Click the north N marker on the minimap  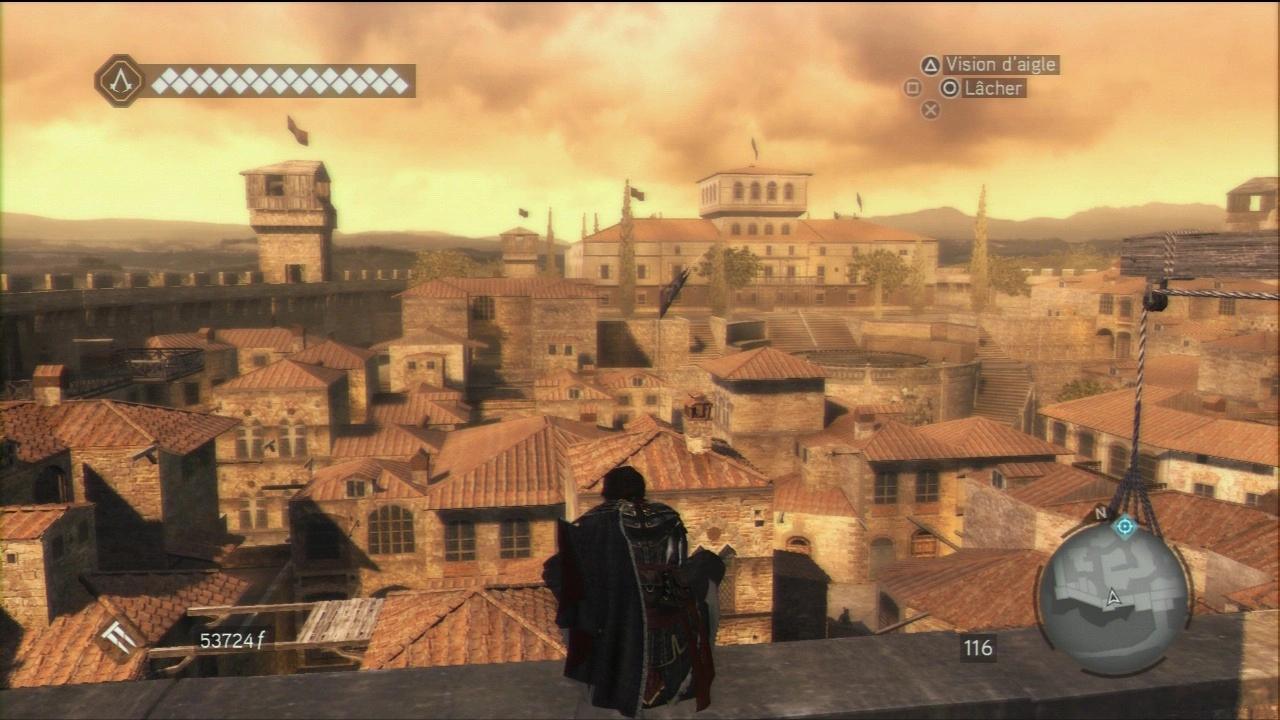1099,511
